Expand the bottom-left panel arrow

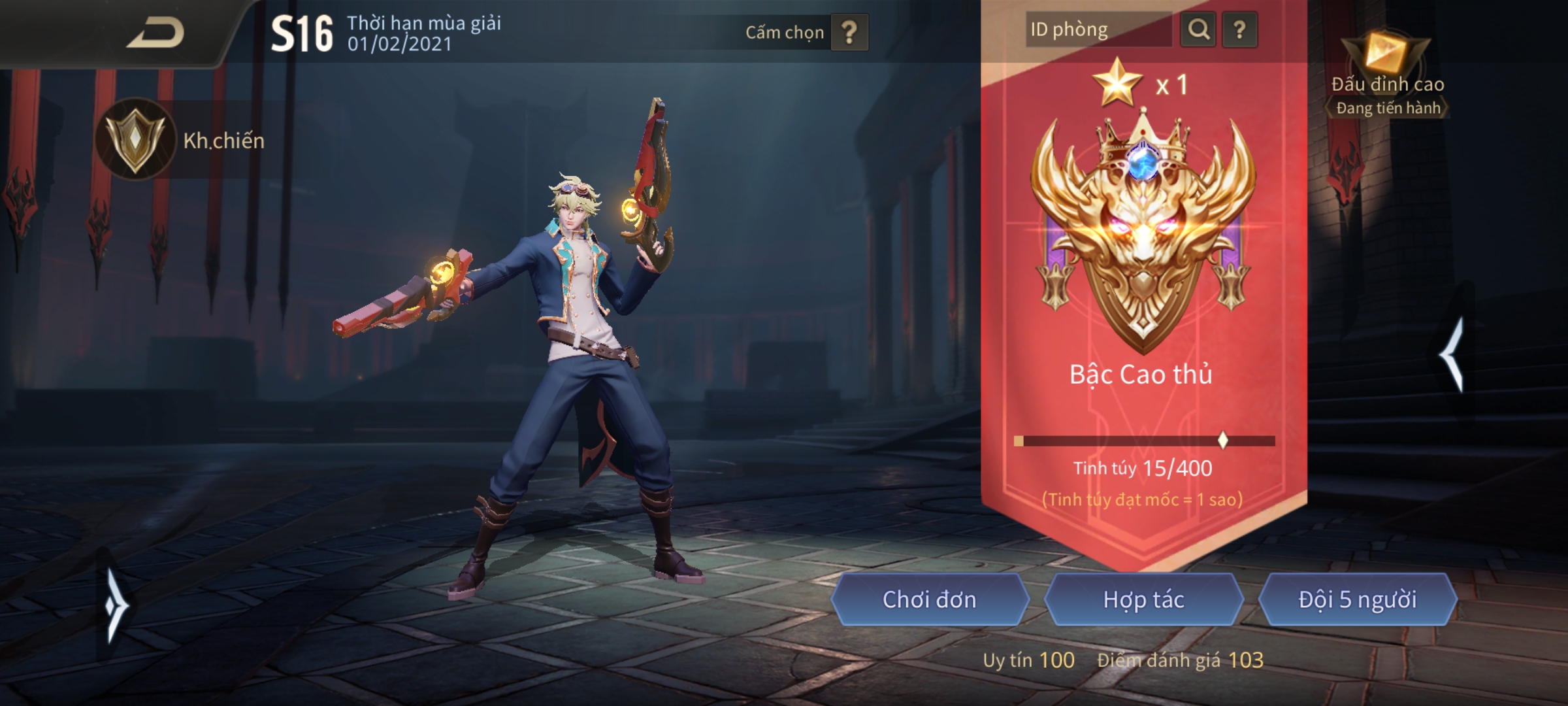115,605
